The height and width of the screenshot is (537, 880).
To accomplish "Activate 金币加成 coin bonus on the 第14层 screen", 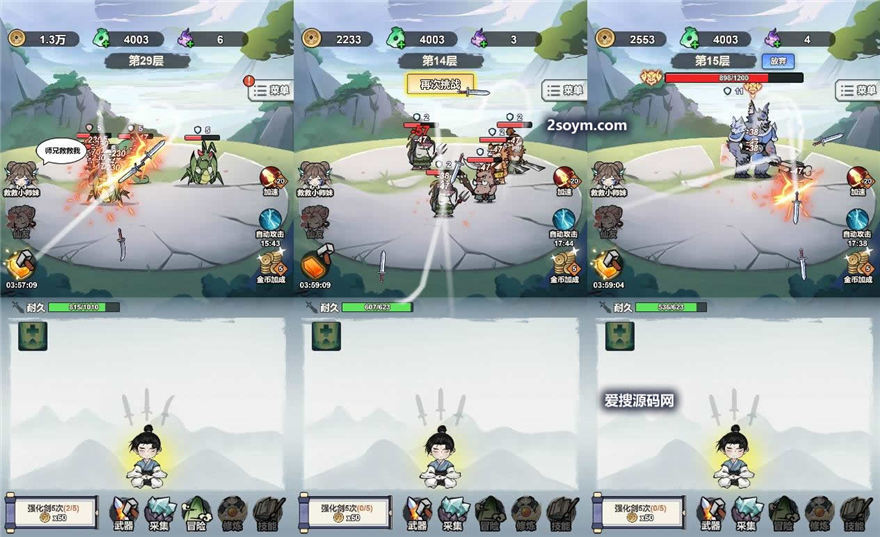I will [565, 265].
